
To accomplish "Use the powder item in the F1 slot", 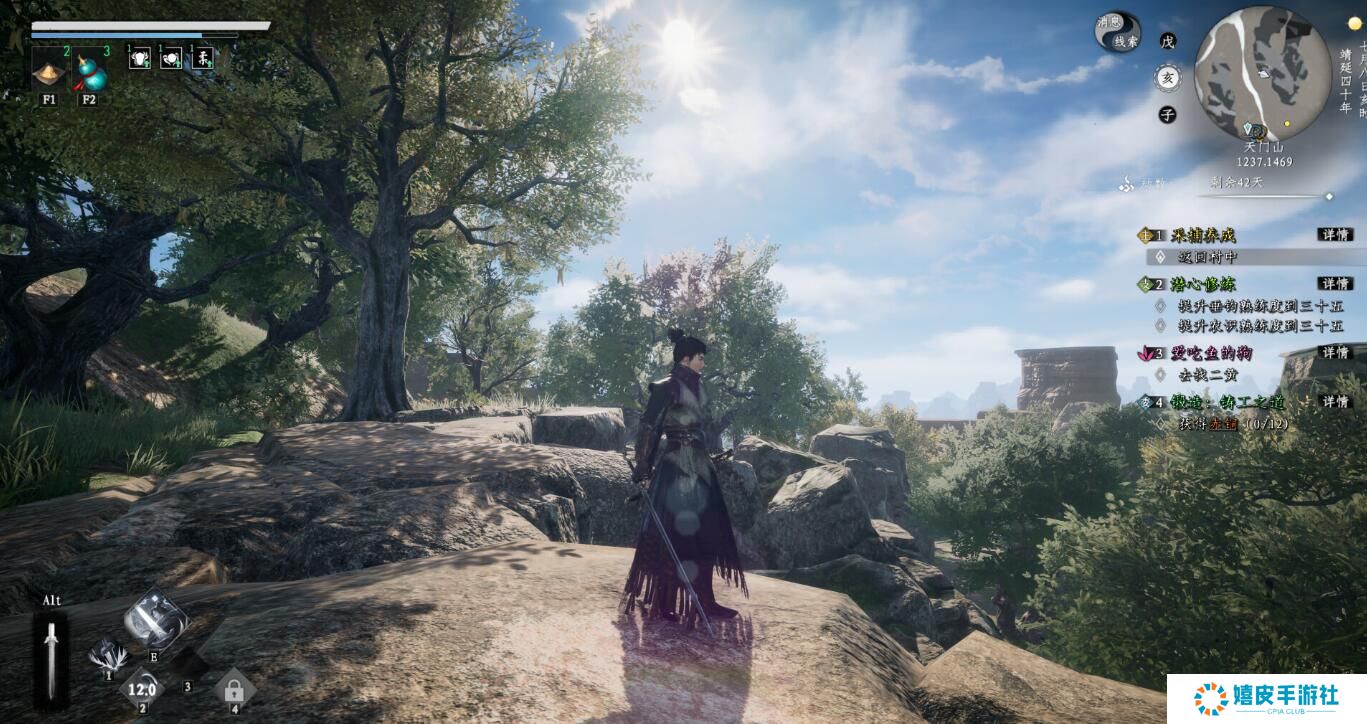I will point(48,73).
